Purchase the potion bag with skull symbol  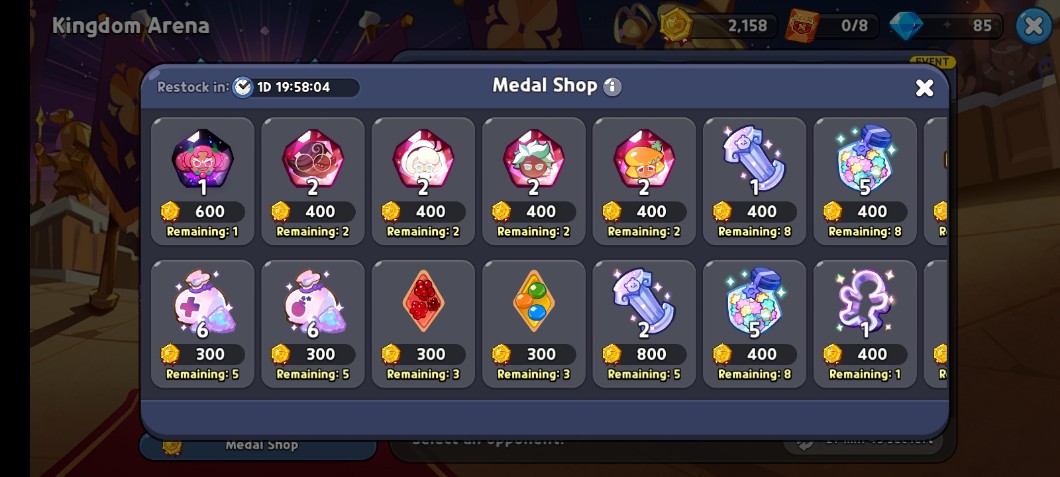[x=313, y=323]
